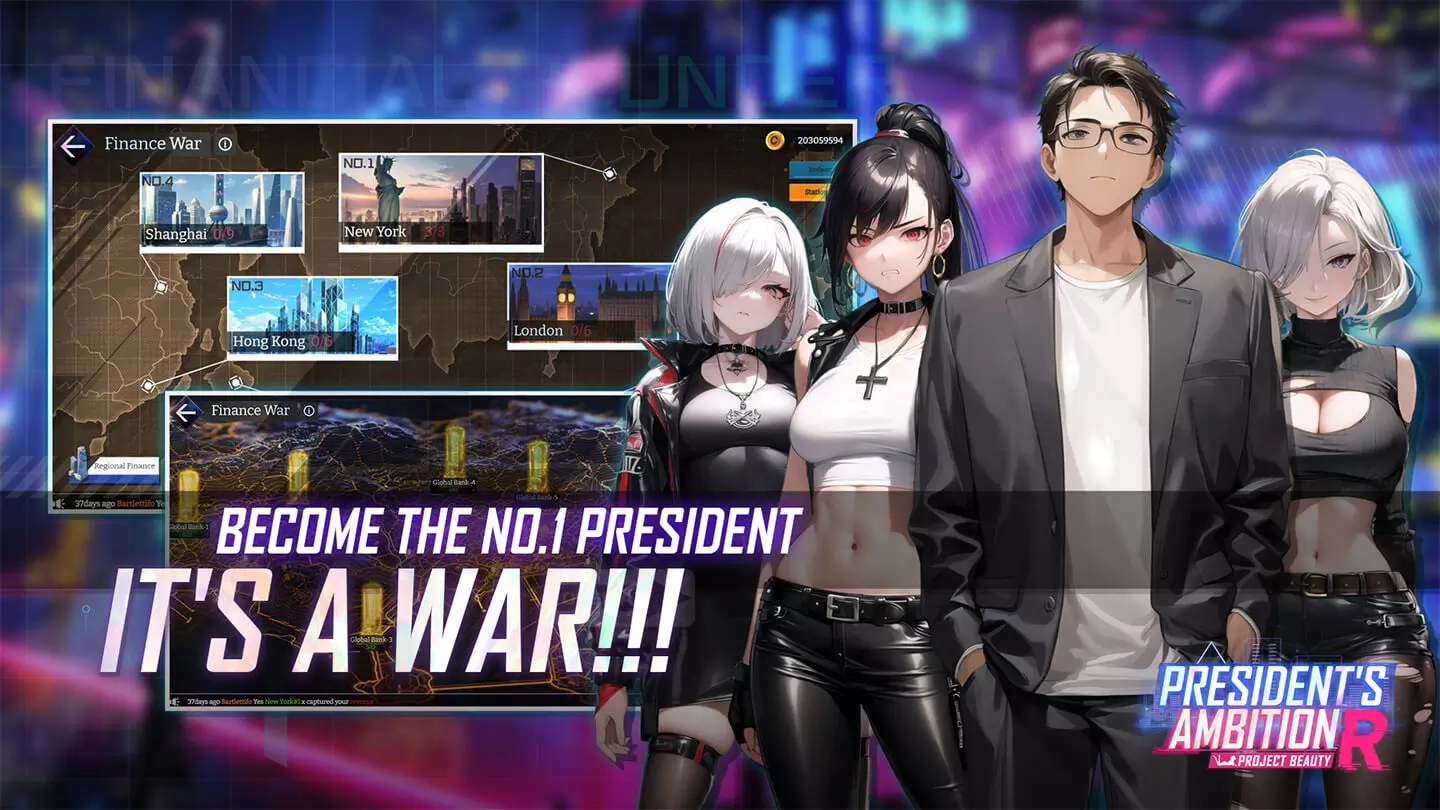Click the back arrow on the Global Bank panel
Screen dimensions: 1440x810
point(187,411)
